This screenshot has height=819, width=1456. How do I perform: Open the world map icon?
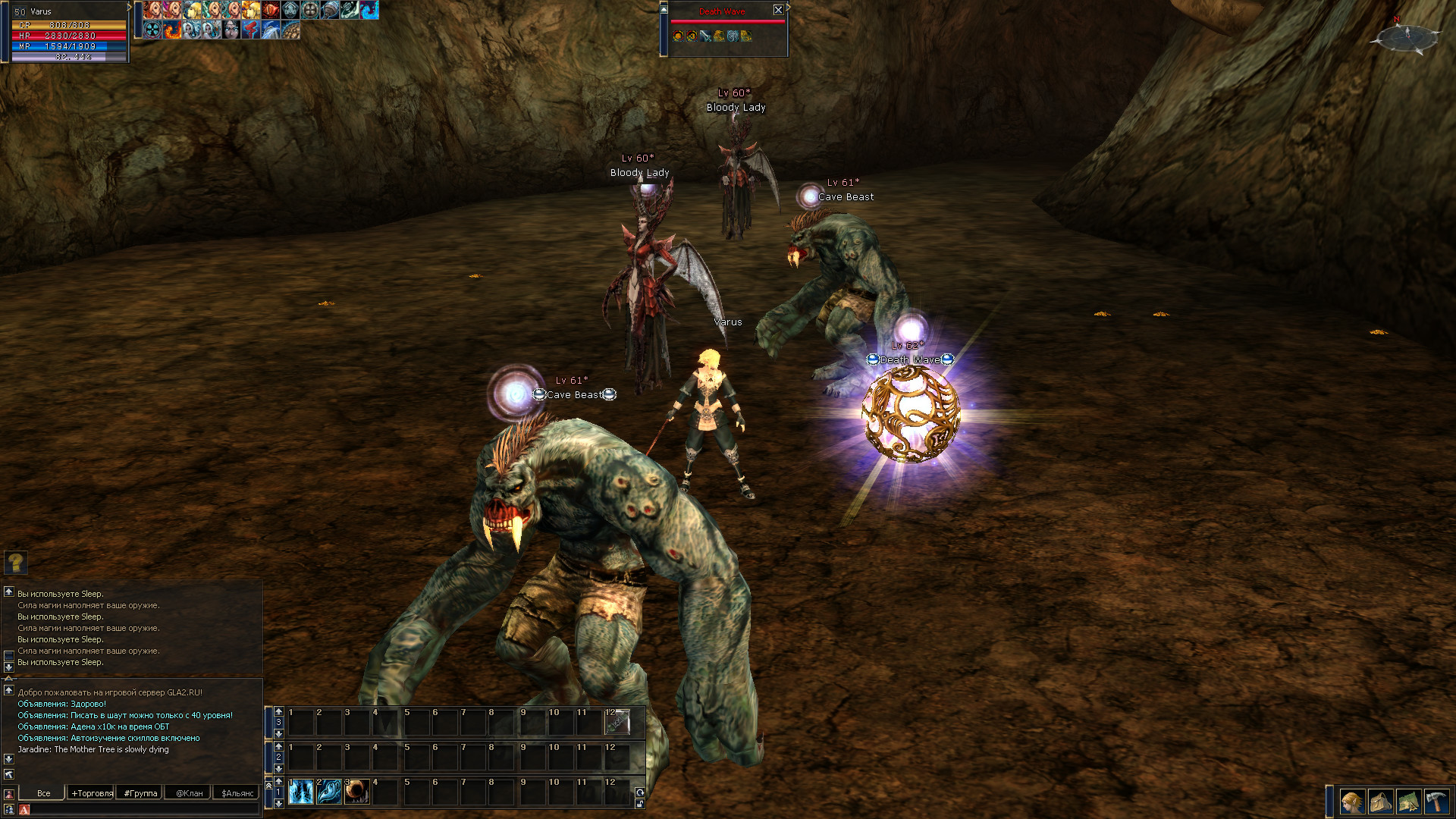[x=1408, y=802]
